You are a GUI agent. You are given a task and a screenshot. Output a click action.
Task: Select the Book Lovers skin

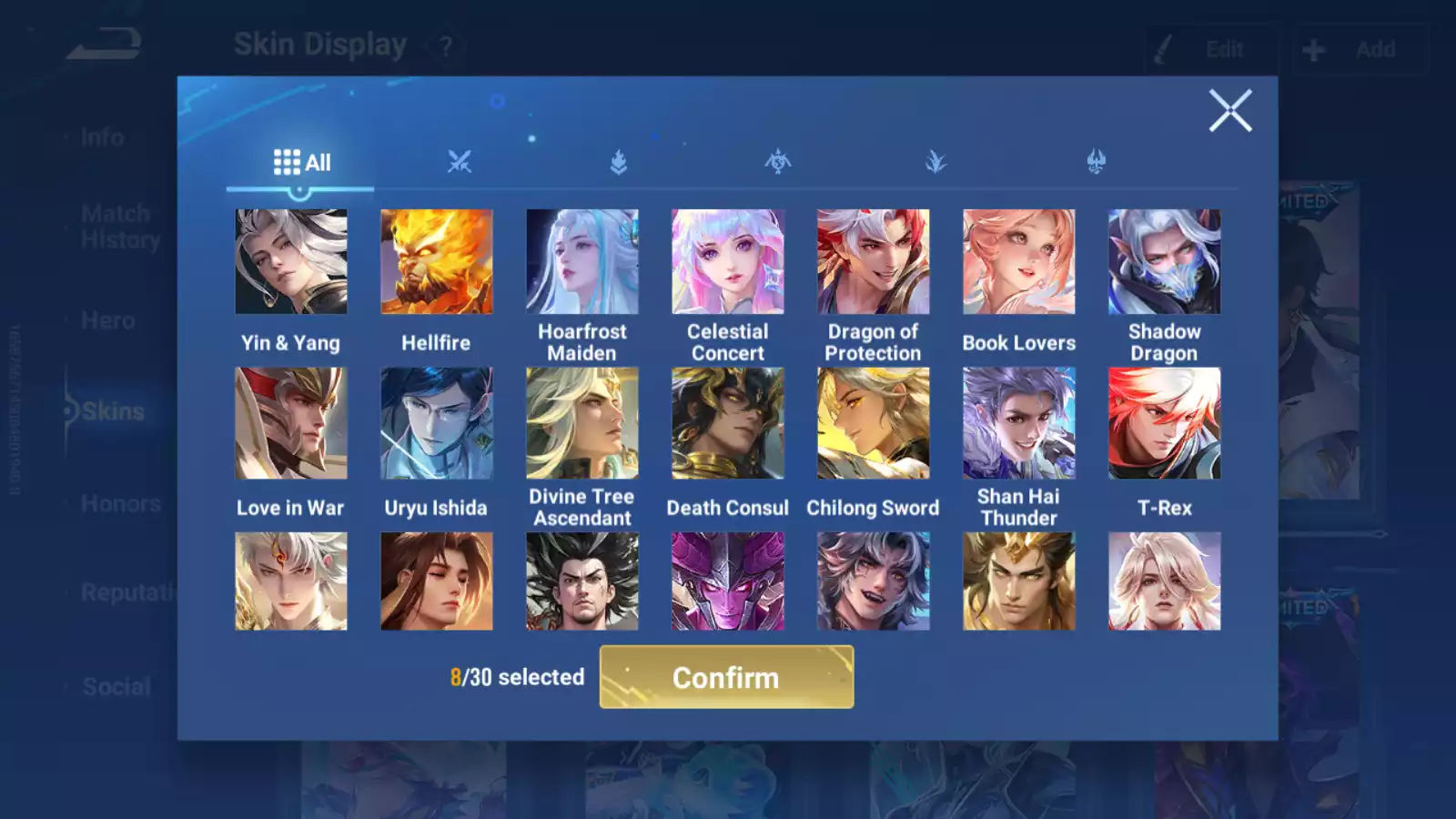[x=1019, y=262]
